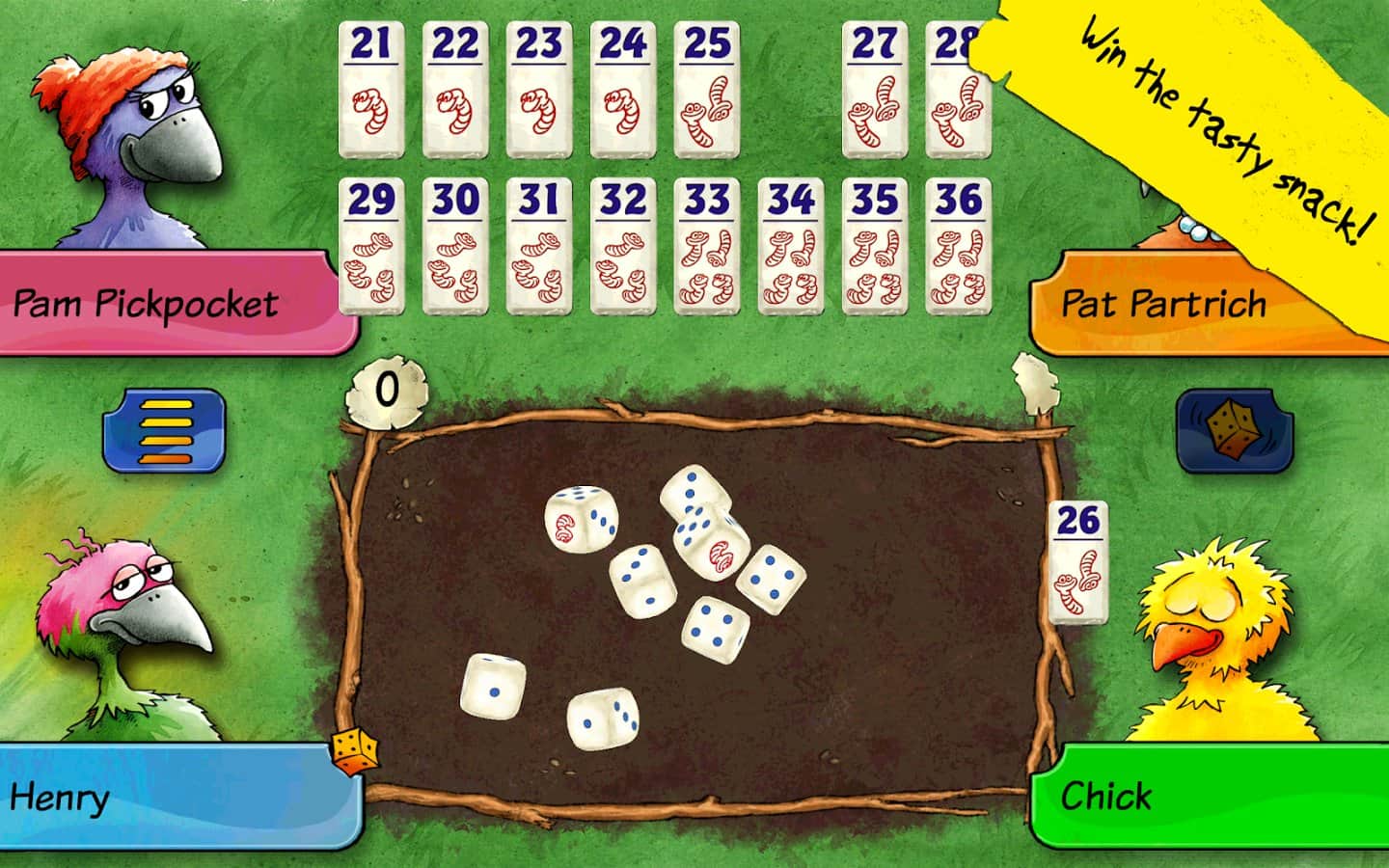Pick the number 22 worm tile
The image size is (1389, 868).
coord(455,89)
